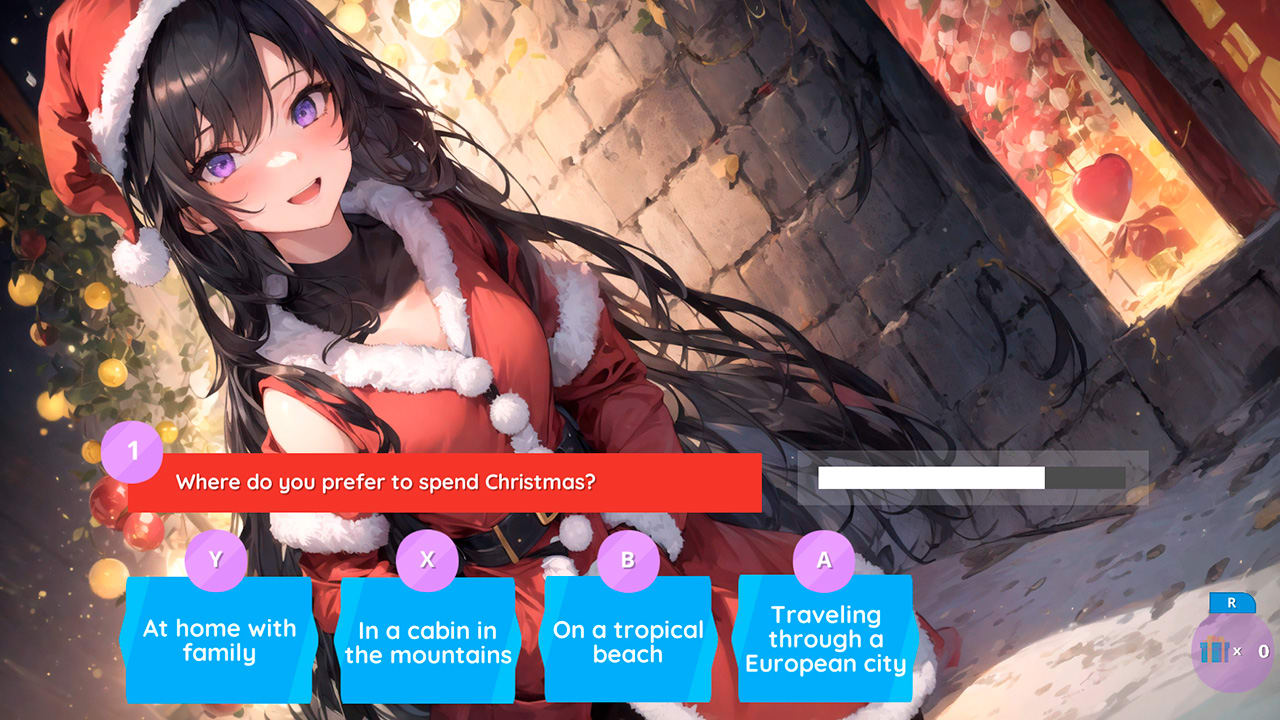The width and height of the screenshot is (1280, 720).
Task: Click the purple X button badge
Action: point(429,561)
